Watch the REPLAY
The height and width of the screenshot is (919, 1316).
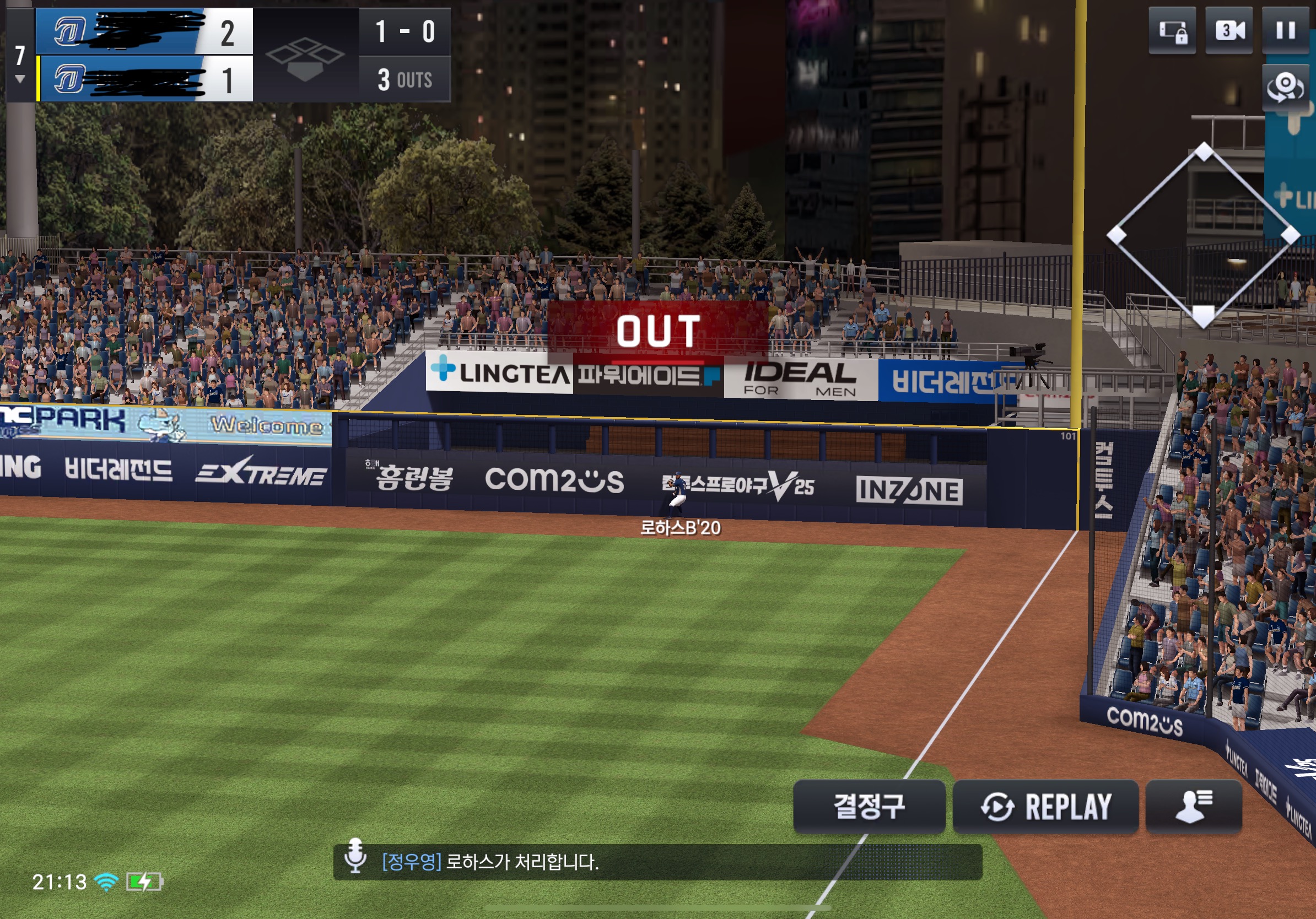[1045, 806]
